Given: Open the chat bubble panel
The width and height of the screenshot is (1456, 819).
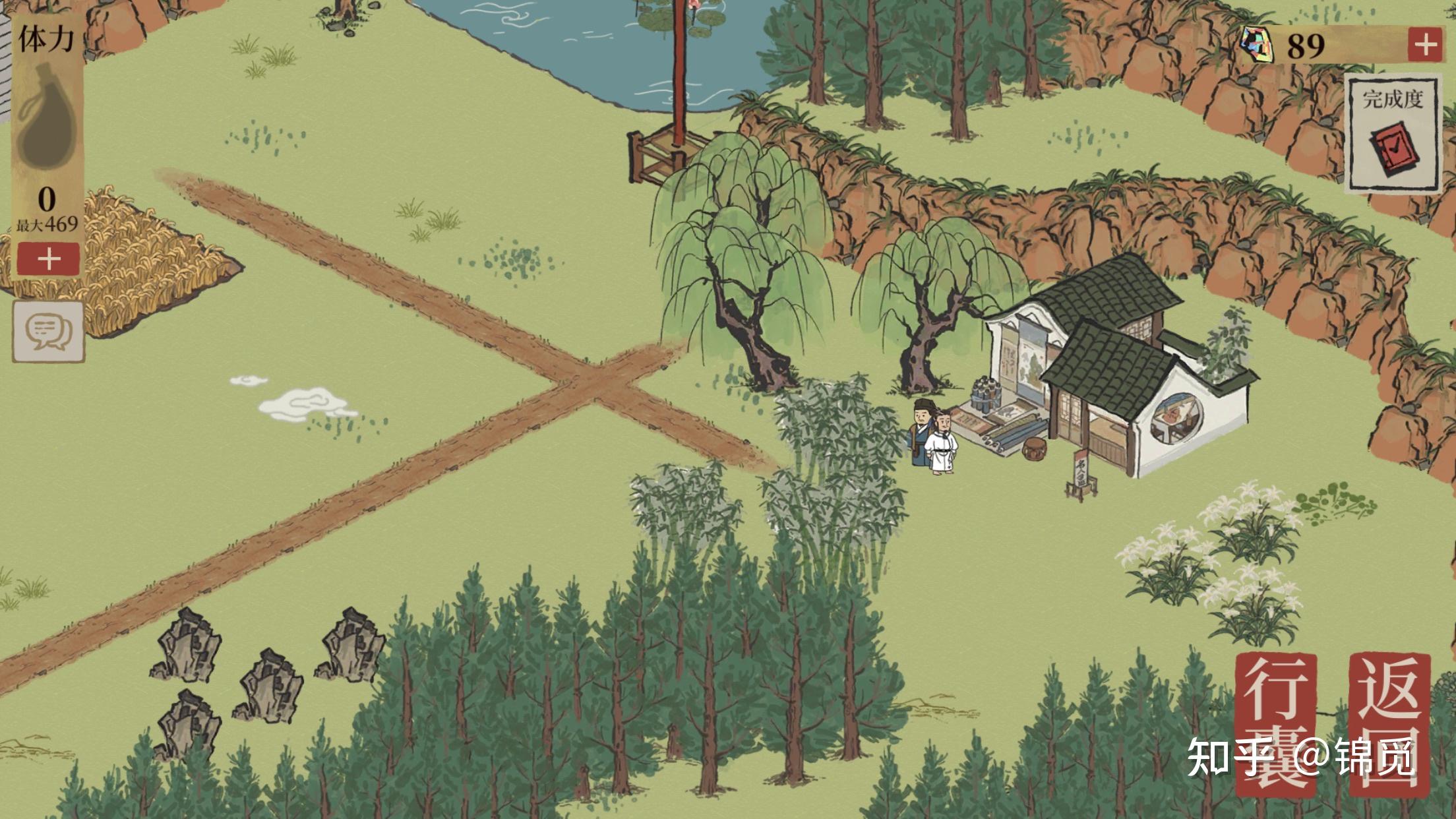Looking at the screenshot, I should pos(48,331).
